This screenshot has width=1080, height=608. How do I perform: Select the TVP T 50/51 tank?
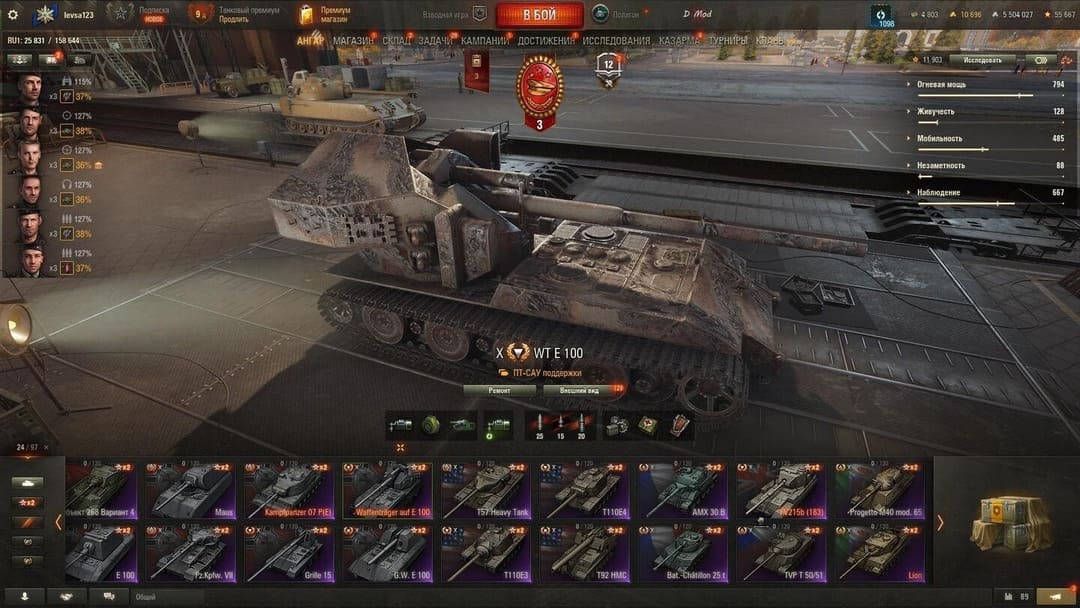coord(783,553)
